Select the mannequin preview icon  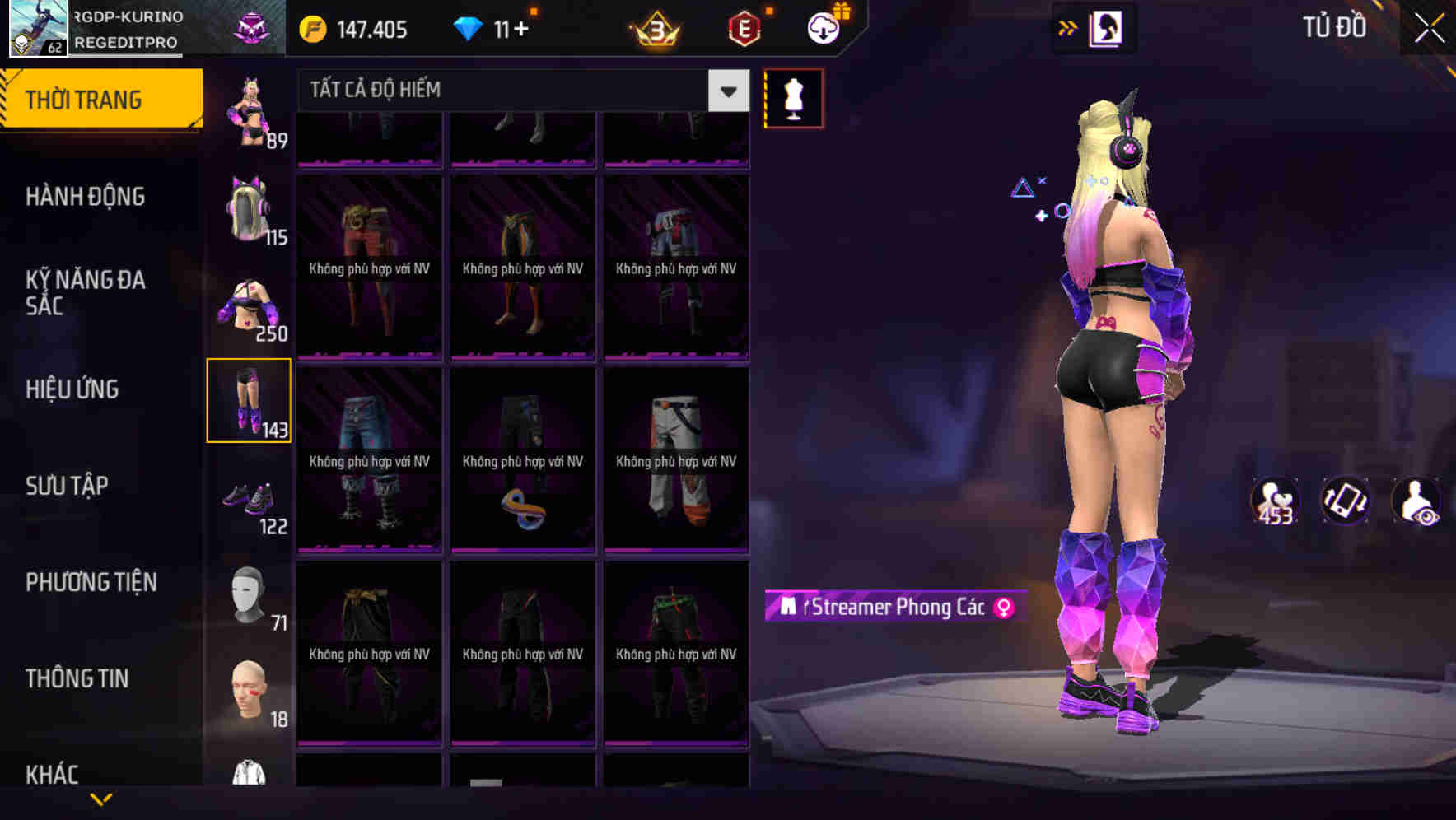point(793,97)
